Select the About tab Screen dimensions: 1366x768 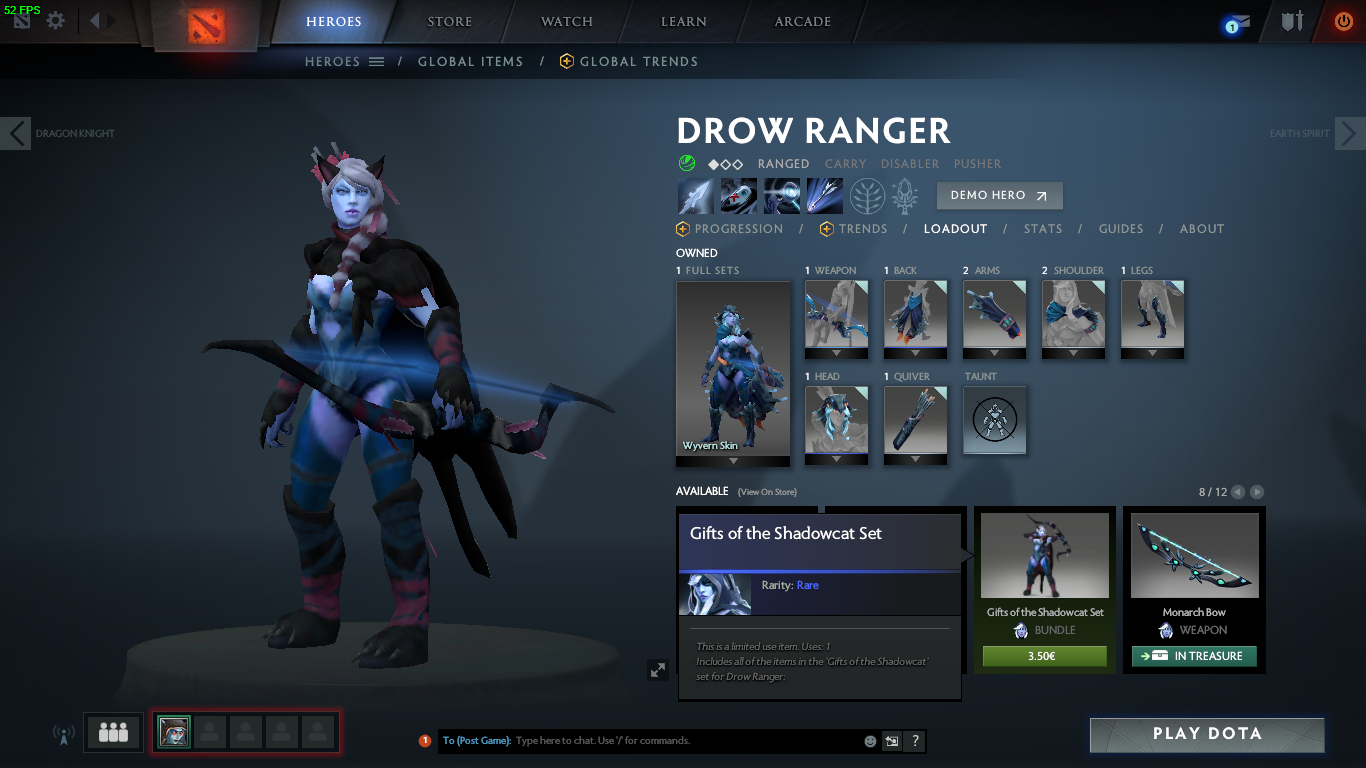1201,229
